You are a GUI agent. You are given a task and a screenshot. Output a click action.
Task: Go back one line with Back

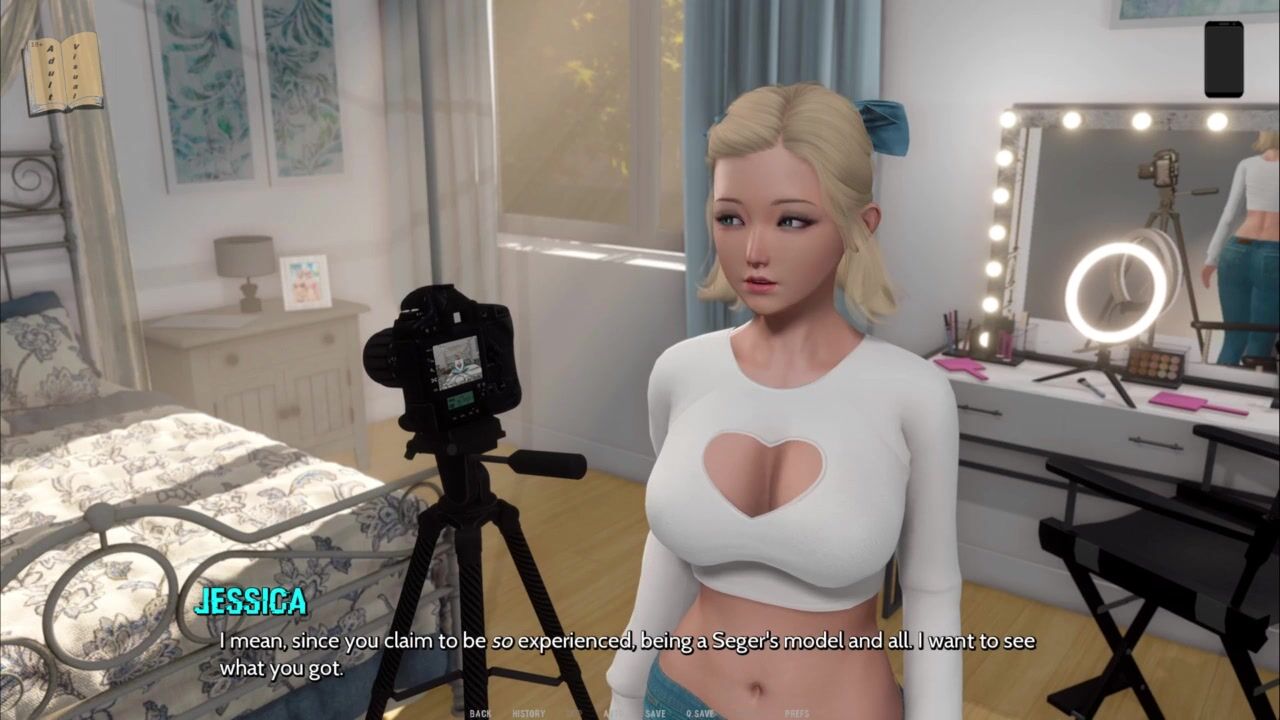coord(480,713)
